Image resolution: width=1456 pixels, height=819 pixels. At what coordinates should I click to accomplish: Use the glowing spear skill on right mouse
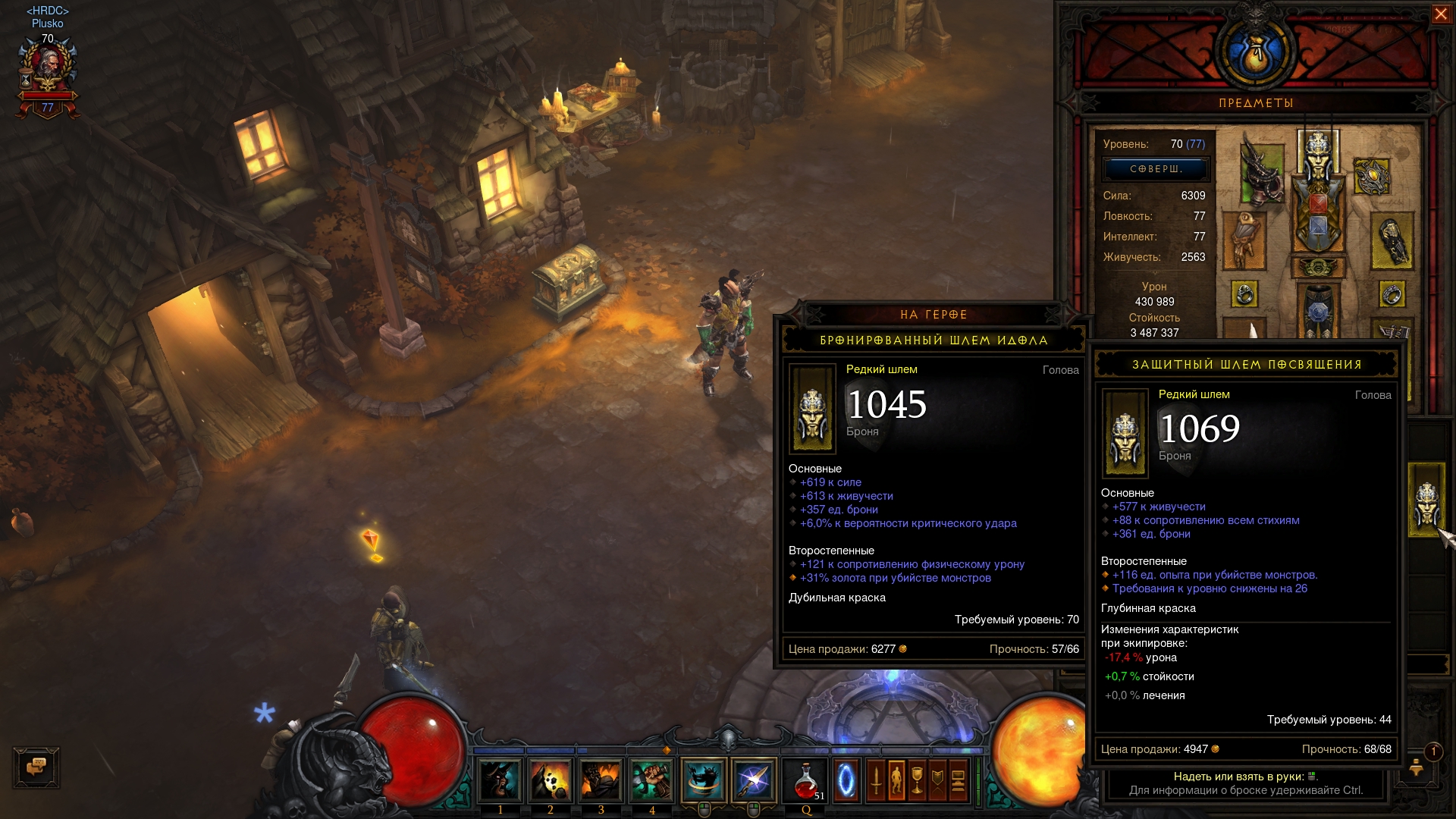click(754, 780)
